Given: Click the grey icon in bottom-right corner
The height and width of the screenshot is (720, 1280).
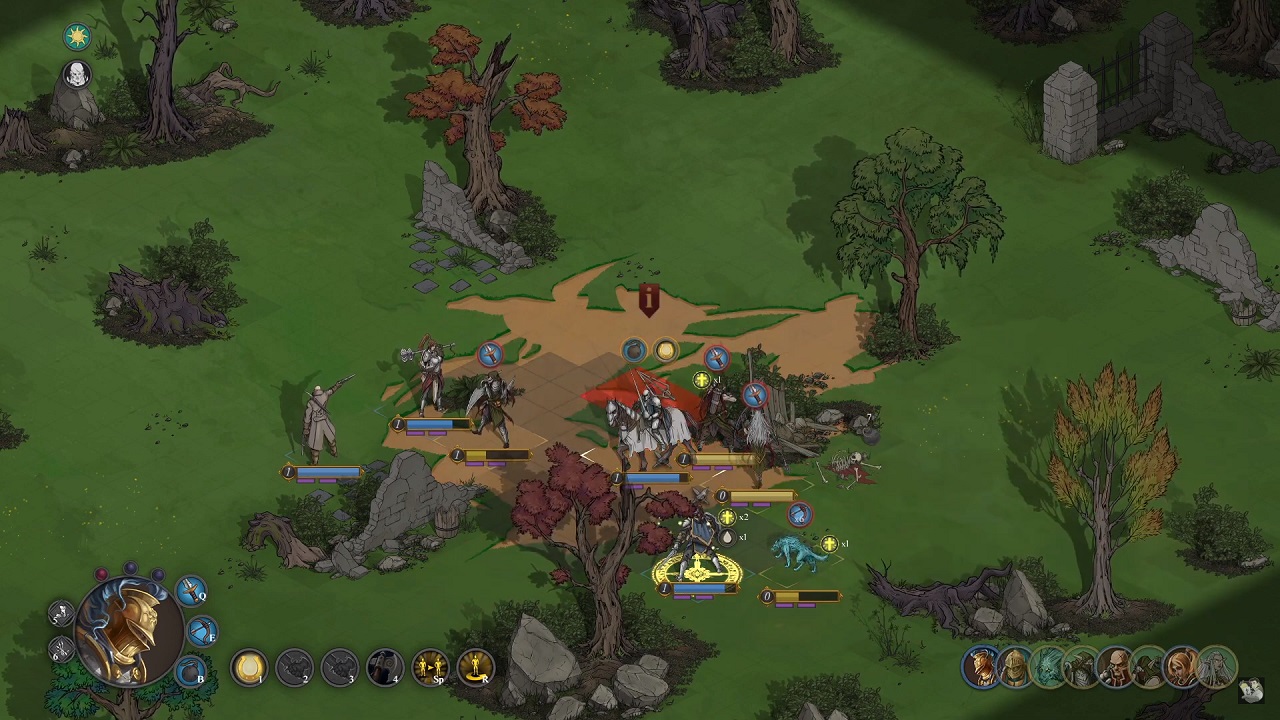Looking at the screenshot, I should [1250, 690].
